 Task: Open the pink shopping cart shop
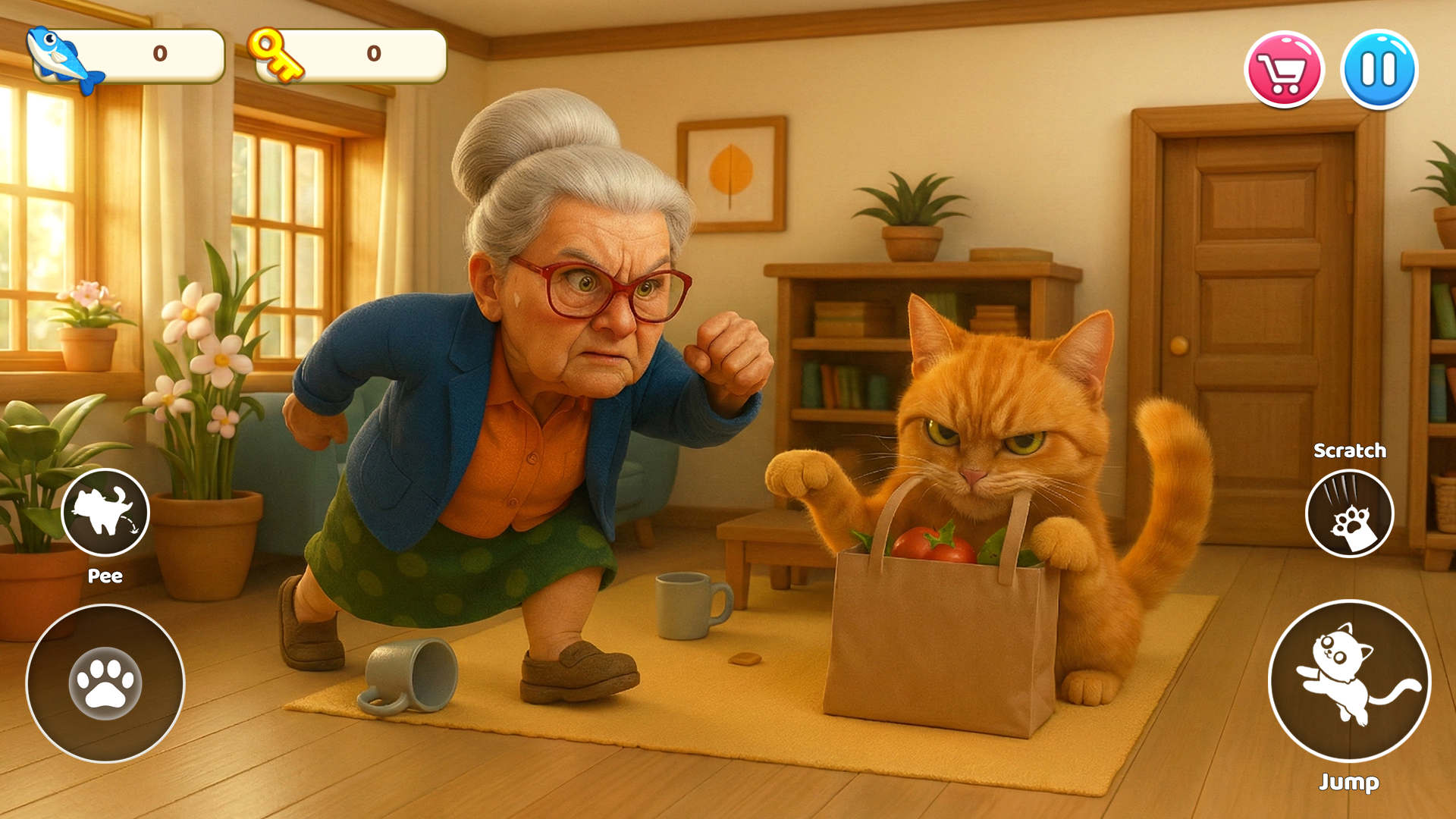[1283, 68]
